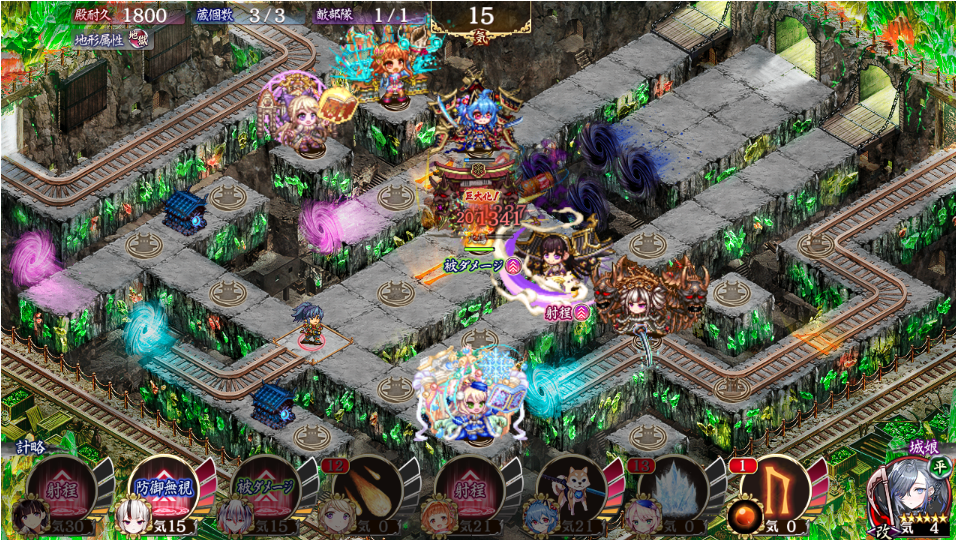Use the 防御無視 stratagem skill

(164, 489)
